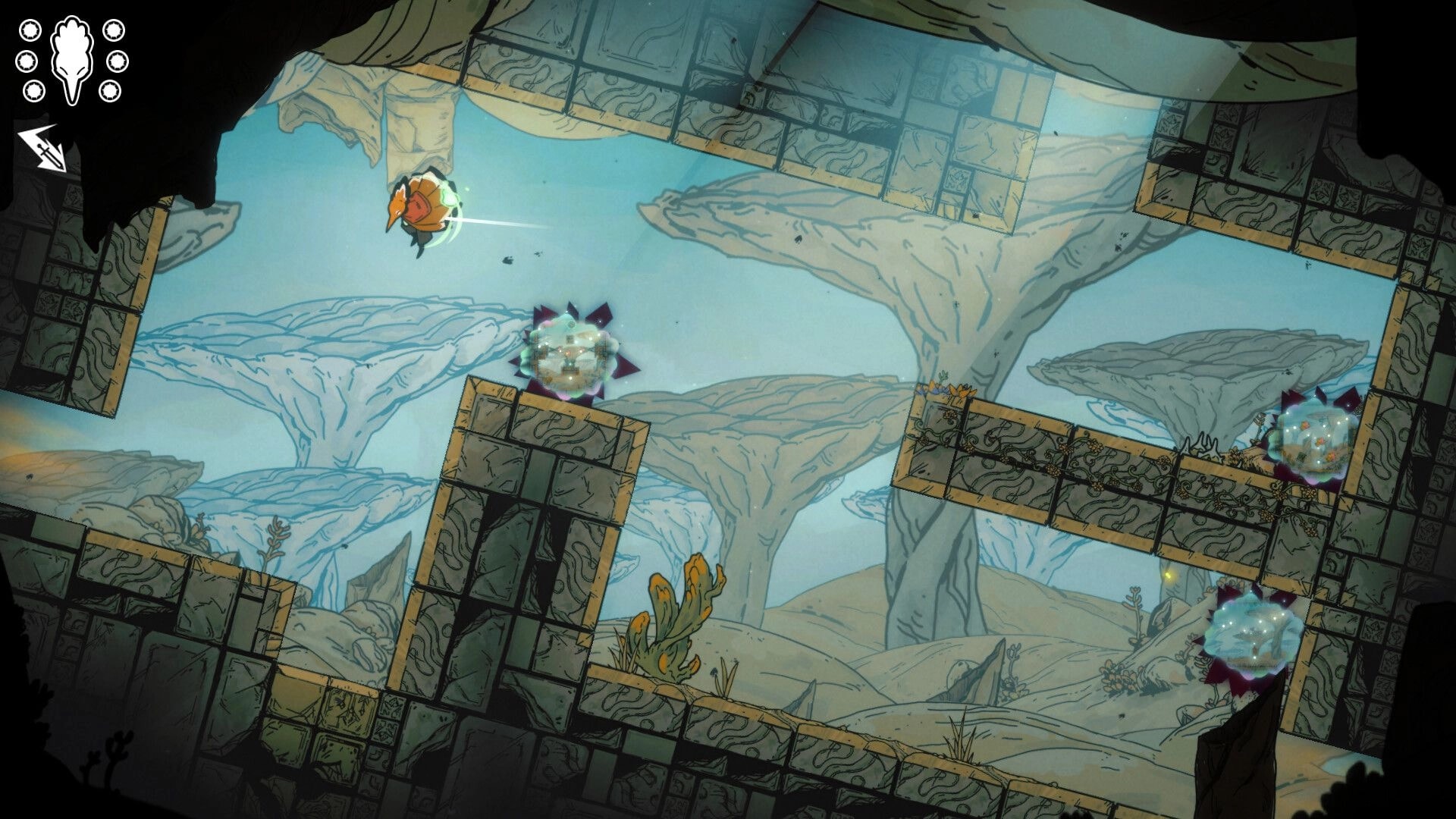Viewport: 1456px width, 819px height.
Task: Click the top-left circular health pip
Action: (x=29, y=30)
